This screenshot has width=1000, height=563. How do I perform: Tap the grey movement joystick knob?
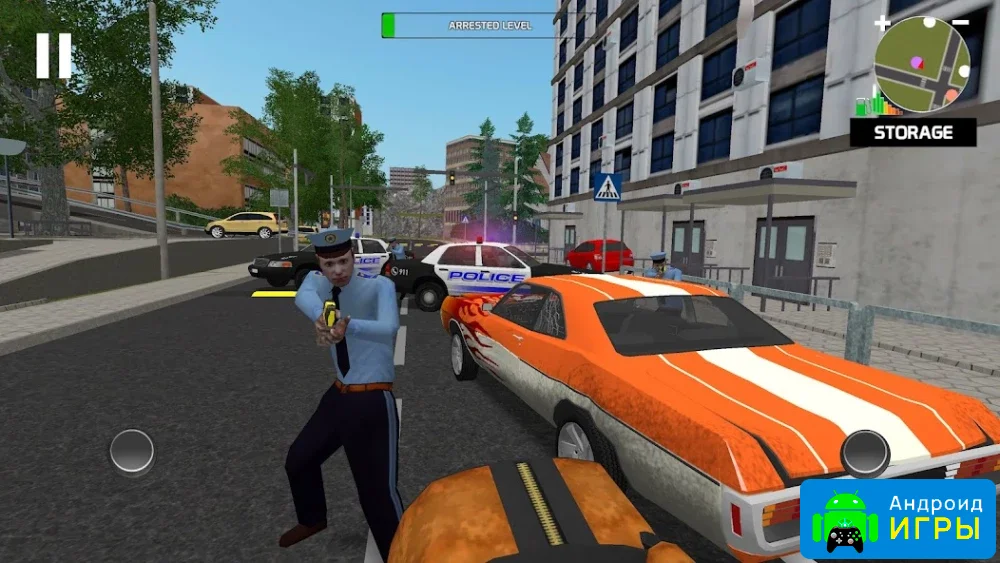click(132, 451)
